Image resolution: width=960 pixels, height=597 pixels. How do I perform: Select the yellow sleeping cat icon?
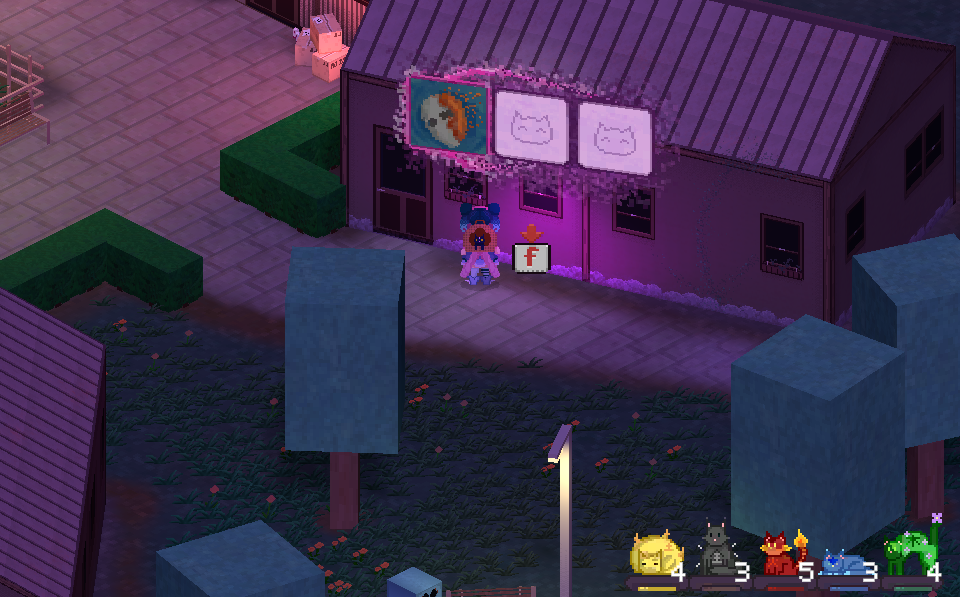(652, 556)
